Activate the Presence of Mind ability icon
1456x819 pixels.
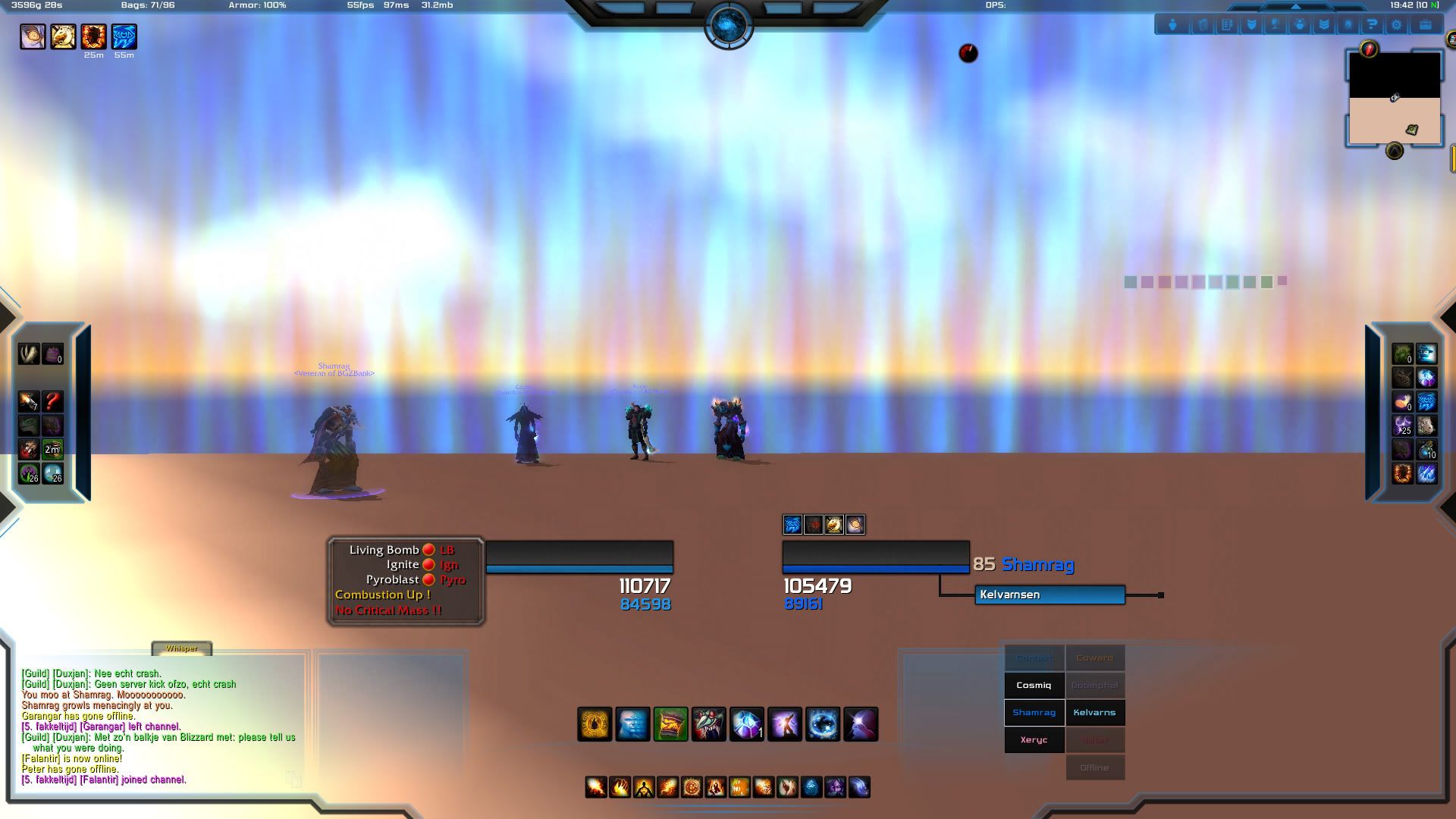tap(783, 724)
